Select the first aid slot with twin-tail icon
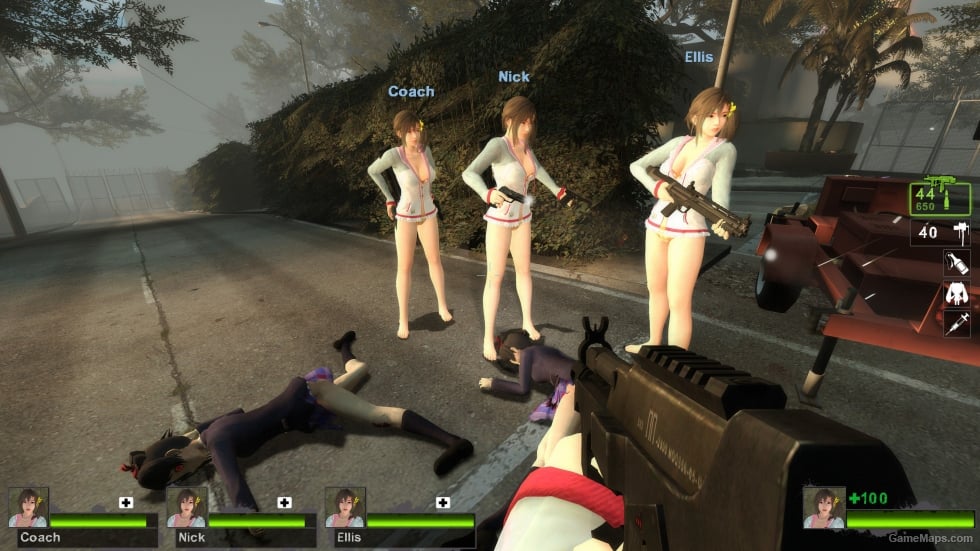The width and height of the screenshot is (980, 551). [956, 294]
